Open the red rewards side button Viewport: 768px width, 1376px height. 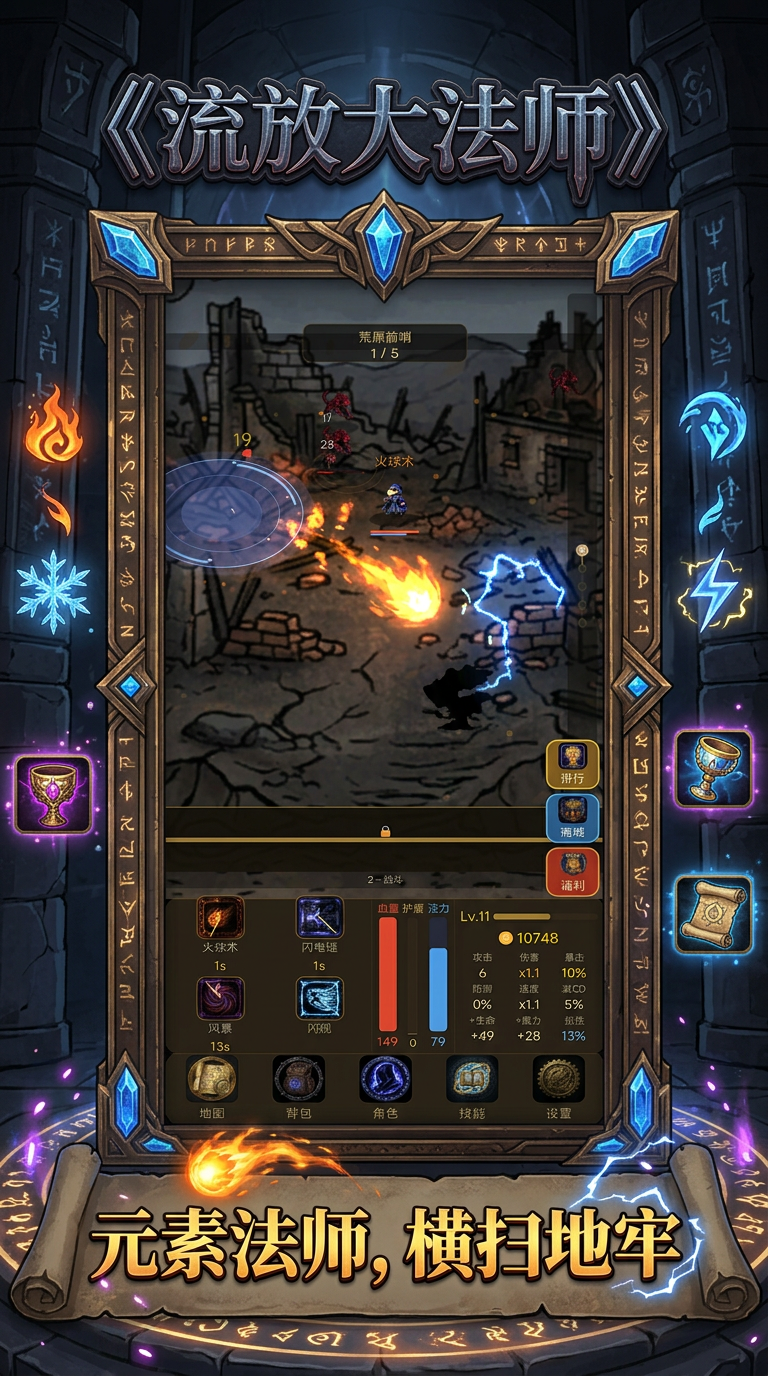(572, 871)
